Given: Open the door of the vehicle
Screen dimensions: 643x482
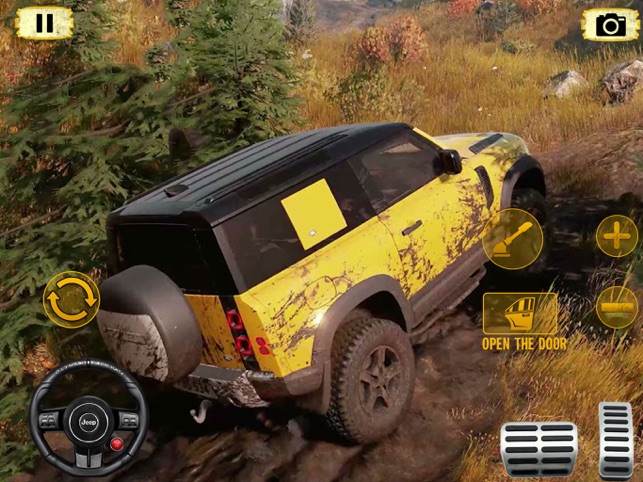Looking at the screenshot, I should tap(521, 316).
